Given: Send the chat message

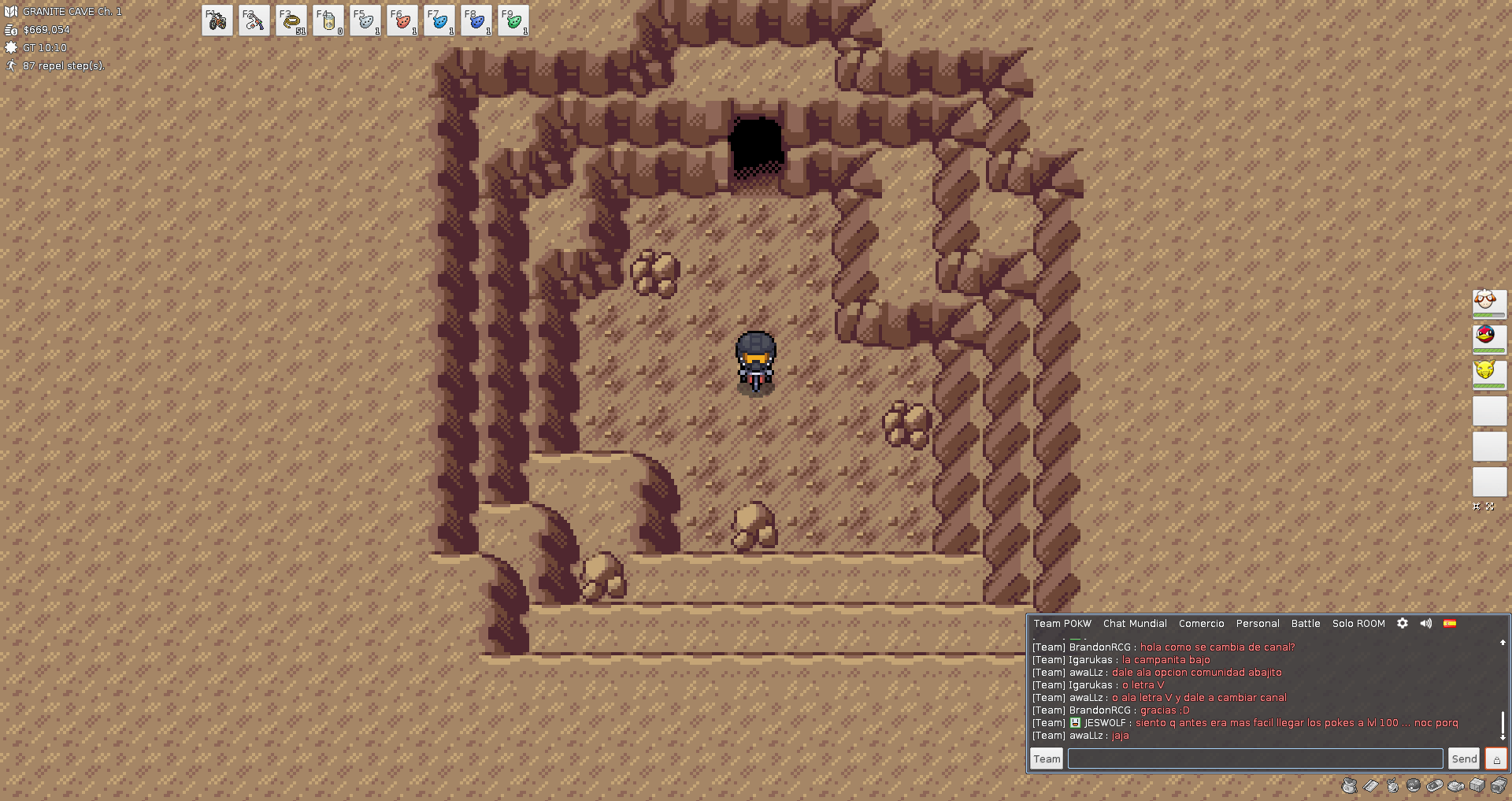Looking at the screenshot, I should click(1464, 758).
